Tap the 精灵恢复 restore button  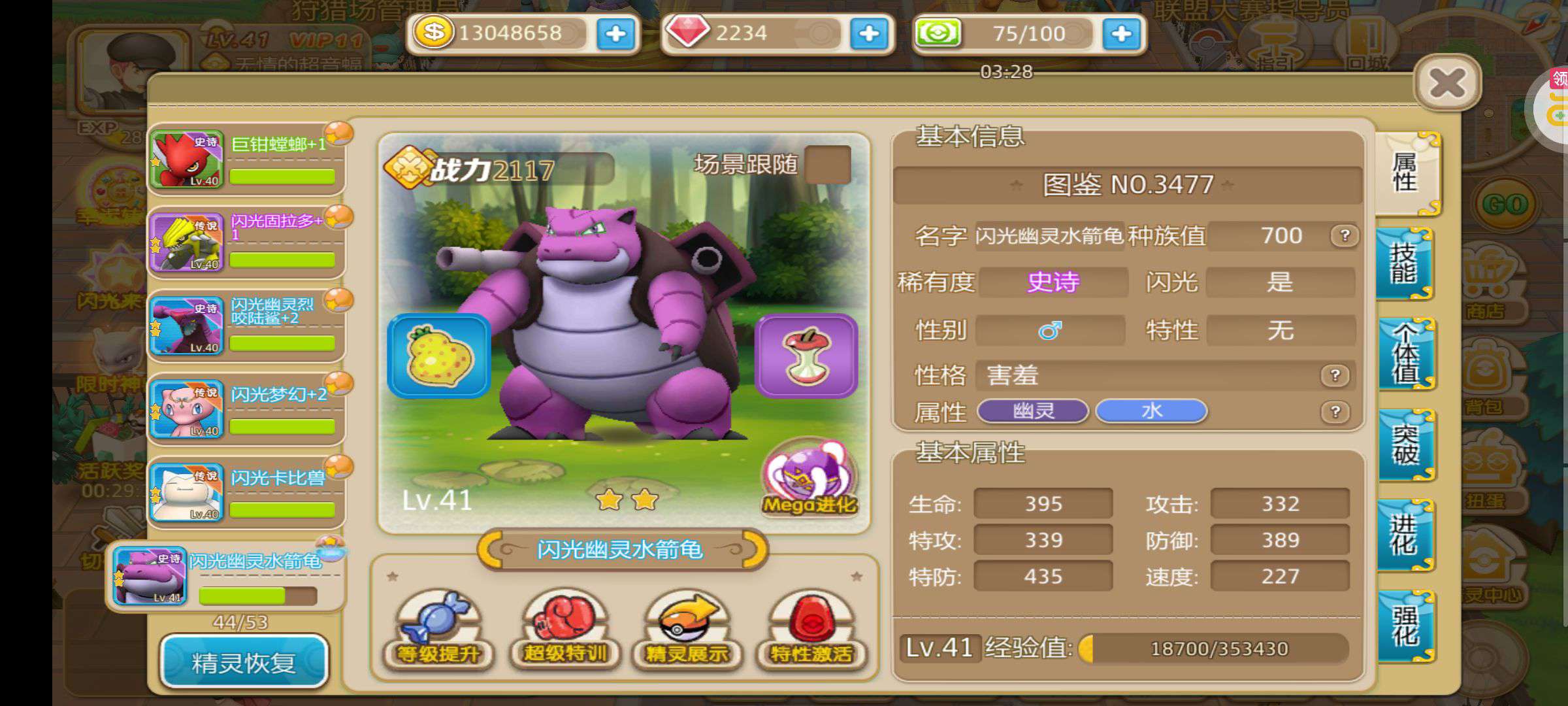tap(244, 662)
